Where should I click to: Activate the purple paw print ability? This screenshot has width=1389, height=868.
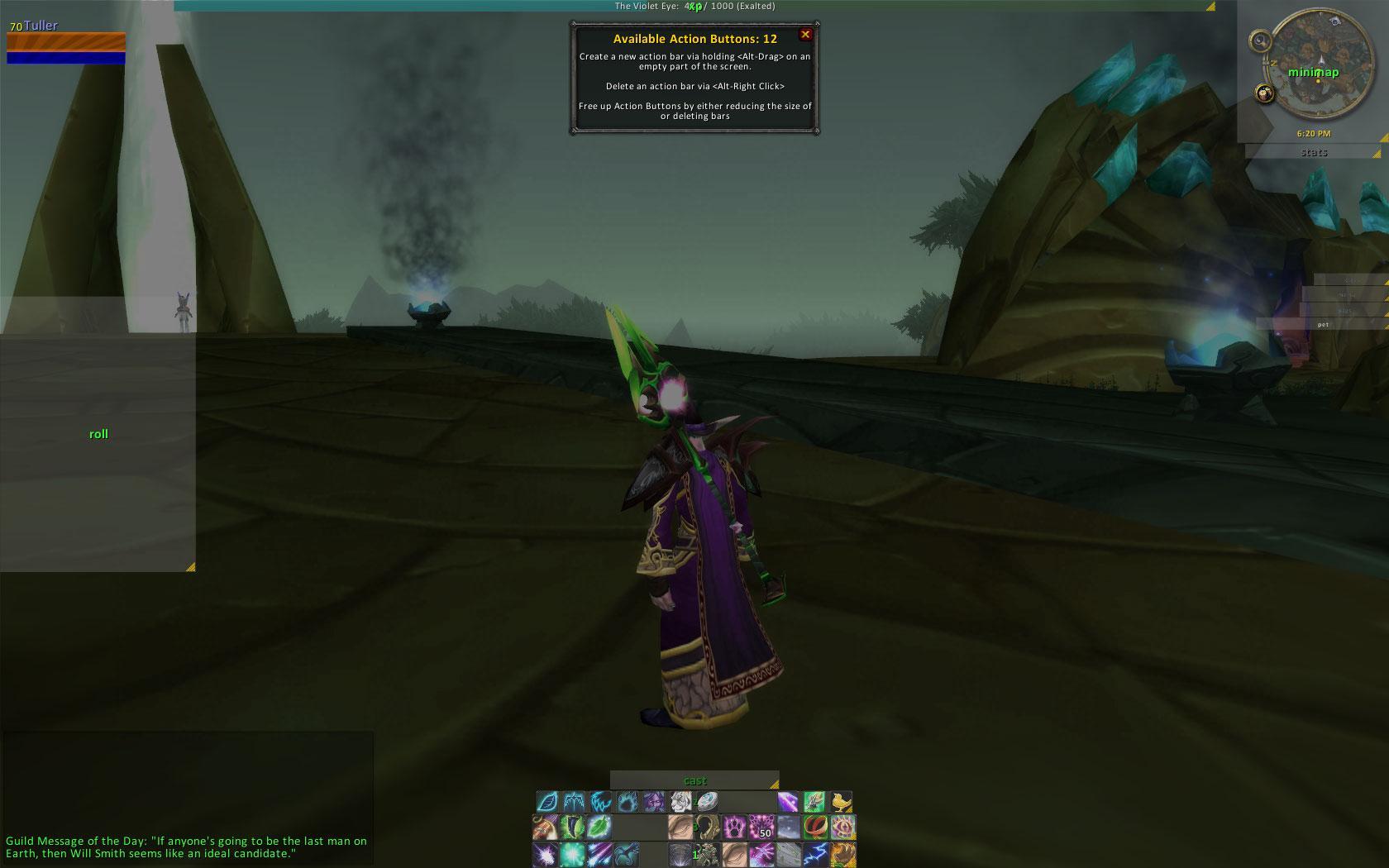[x=733, y=827]
